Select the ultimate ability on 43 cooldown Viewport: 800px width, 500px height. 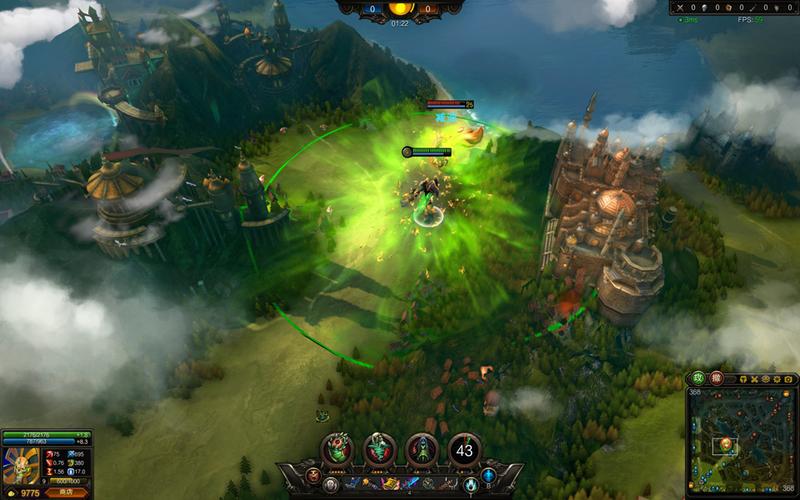click(x=464, y=450)
